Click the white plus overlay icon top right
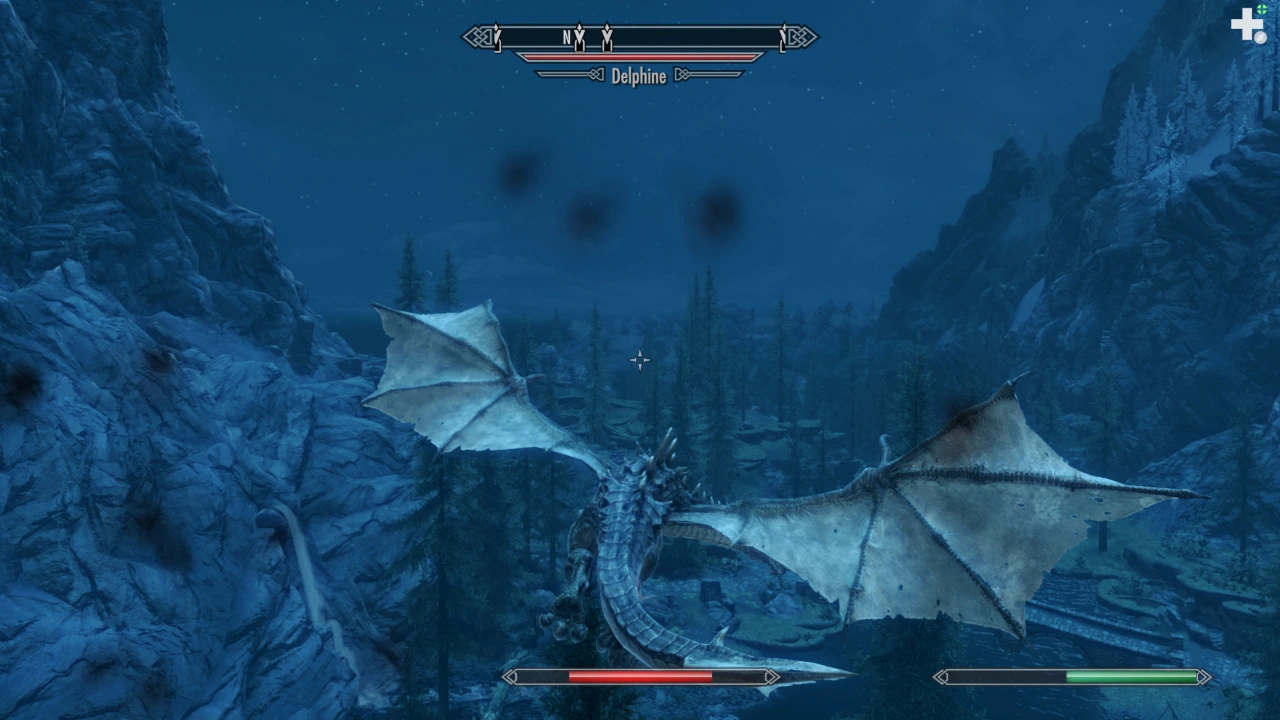This screenshot has height=720, width=1280. pos(1246,24)
